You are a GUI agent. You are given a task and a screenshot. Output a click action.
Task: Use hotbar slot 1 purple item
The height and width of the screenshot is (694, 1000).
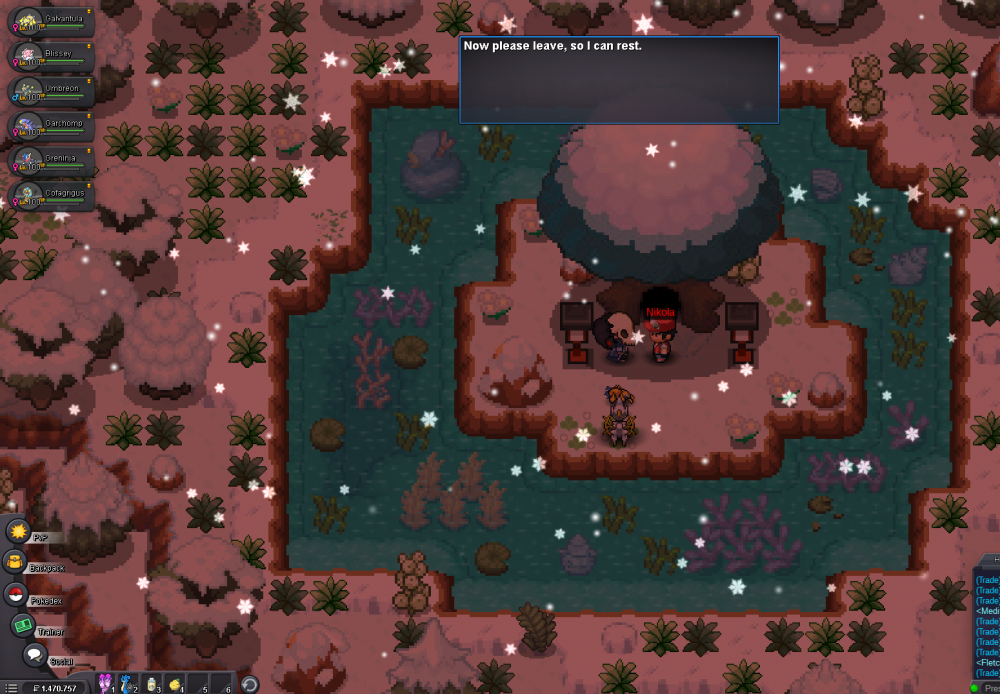(105, 684)
